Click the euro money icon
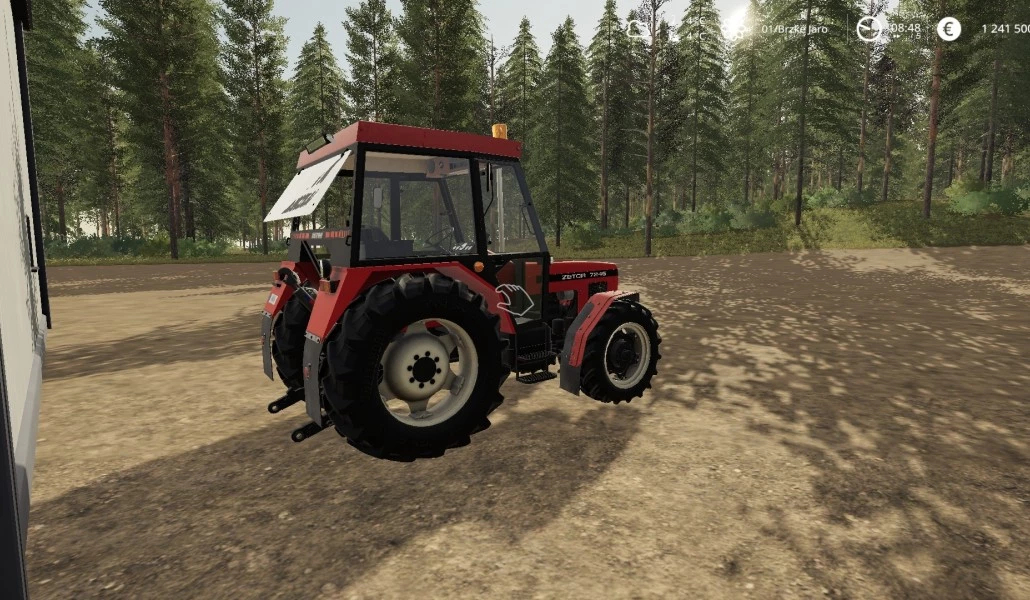1030x600 pixels. [x=948, y=29]
